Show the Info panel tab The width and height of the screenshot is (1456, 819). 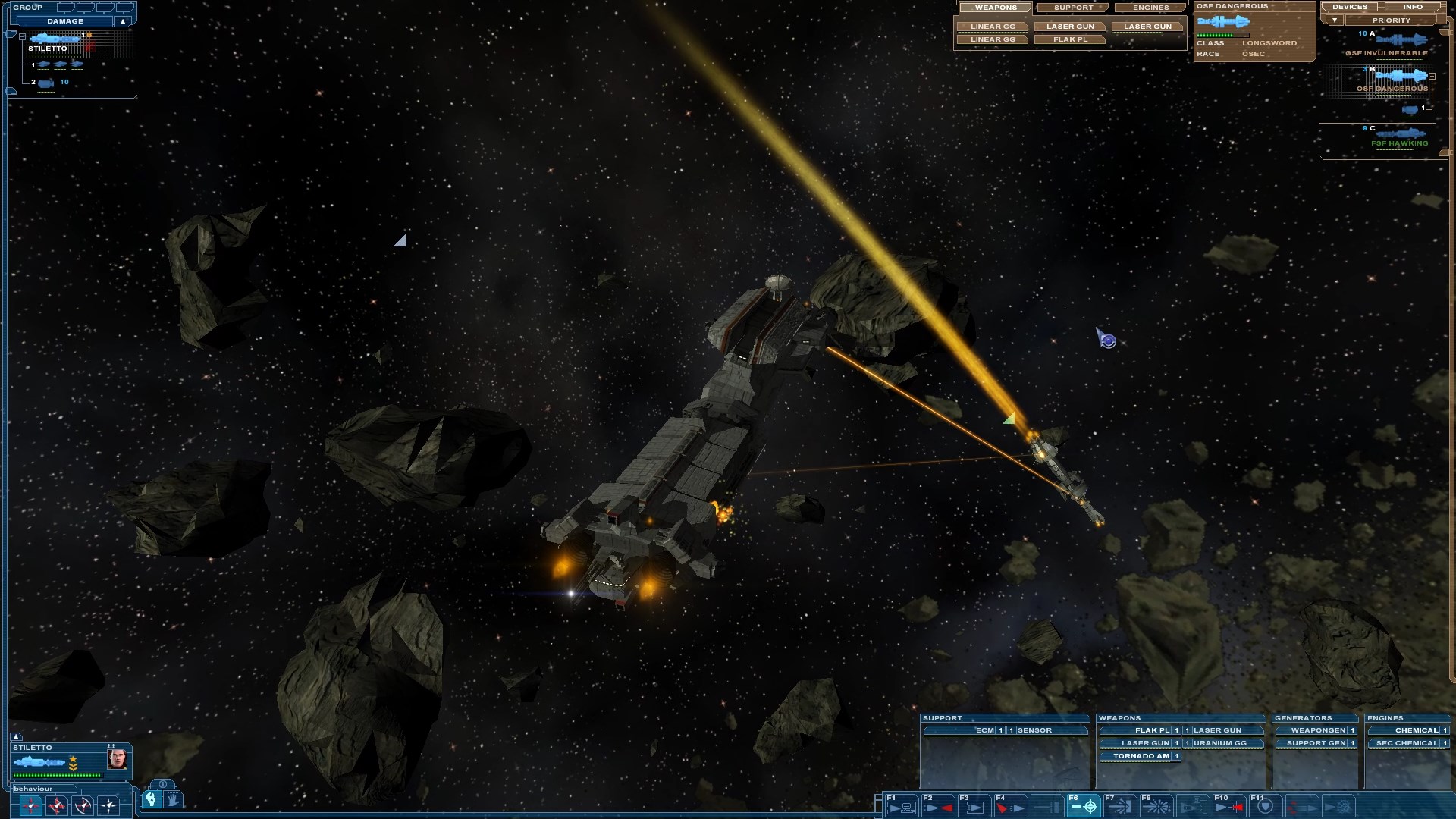click(1413, 7)
